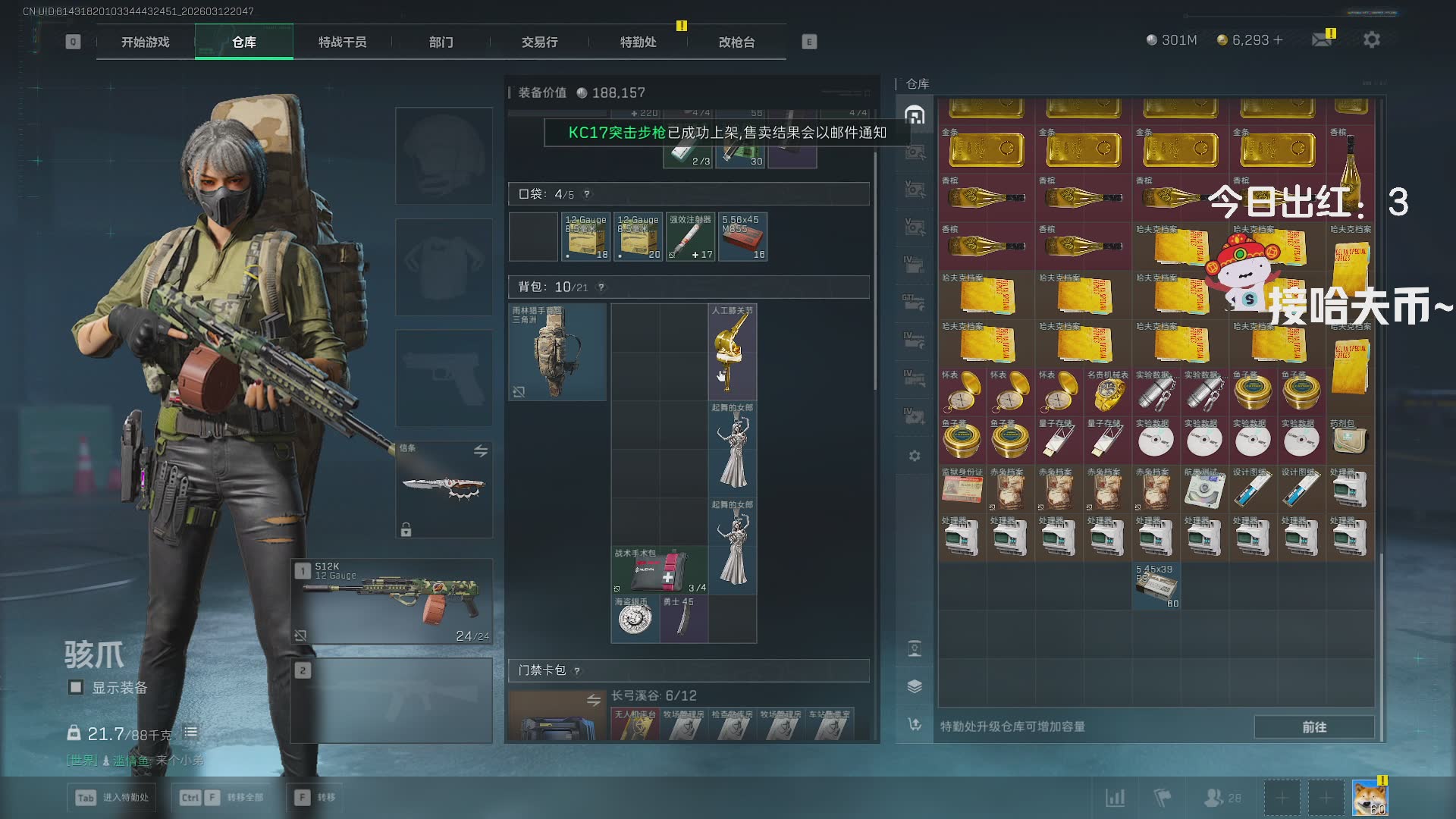
Task: Select the 5.45x39 ammo in warehouse
Action: click(x=1156, y=585)
